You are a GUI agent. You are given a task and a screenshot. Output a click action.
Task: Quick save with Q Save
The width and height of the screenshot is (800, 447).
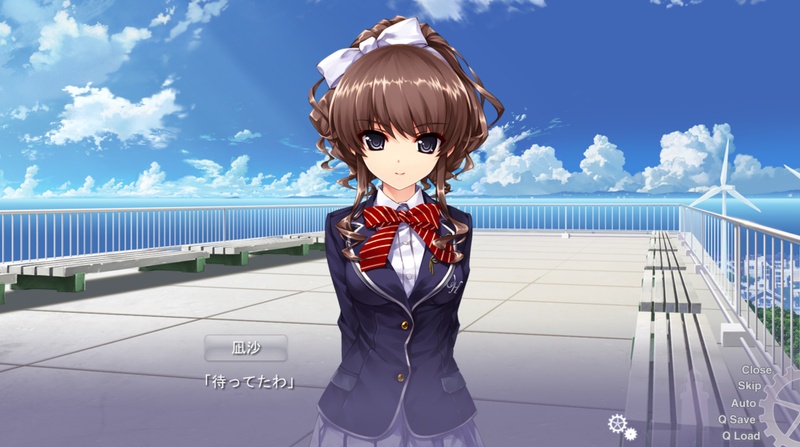pos(737,419)
